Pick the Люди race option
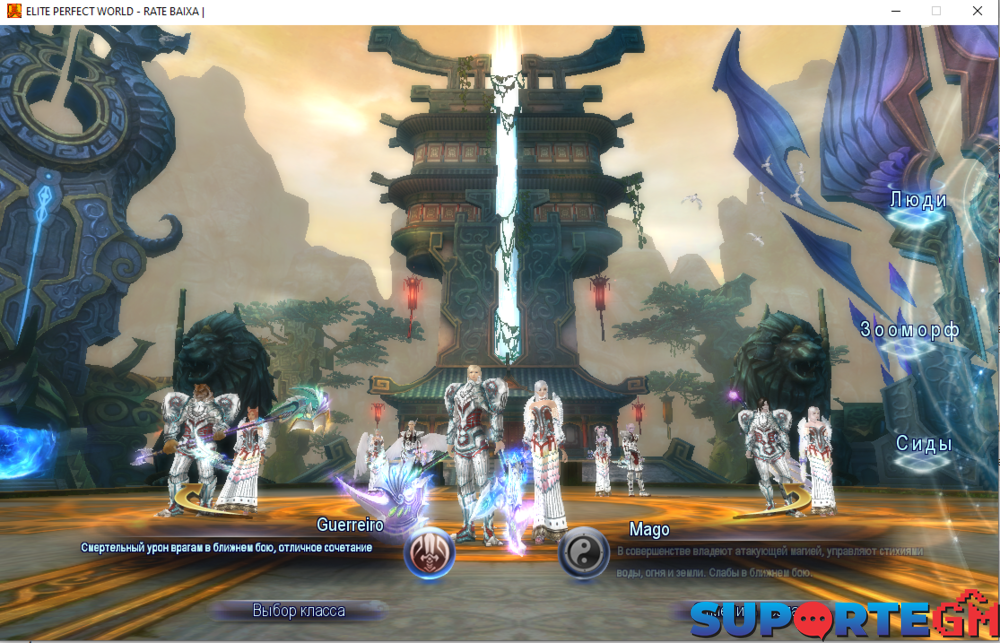The width and height of the screenshot is (1000, 643). point(919,200)
